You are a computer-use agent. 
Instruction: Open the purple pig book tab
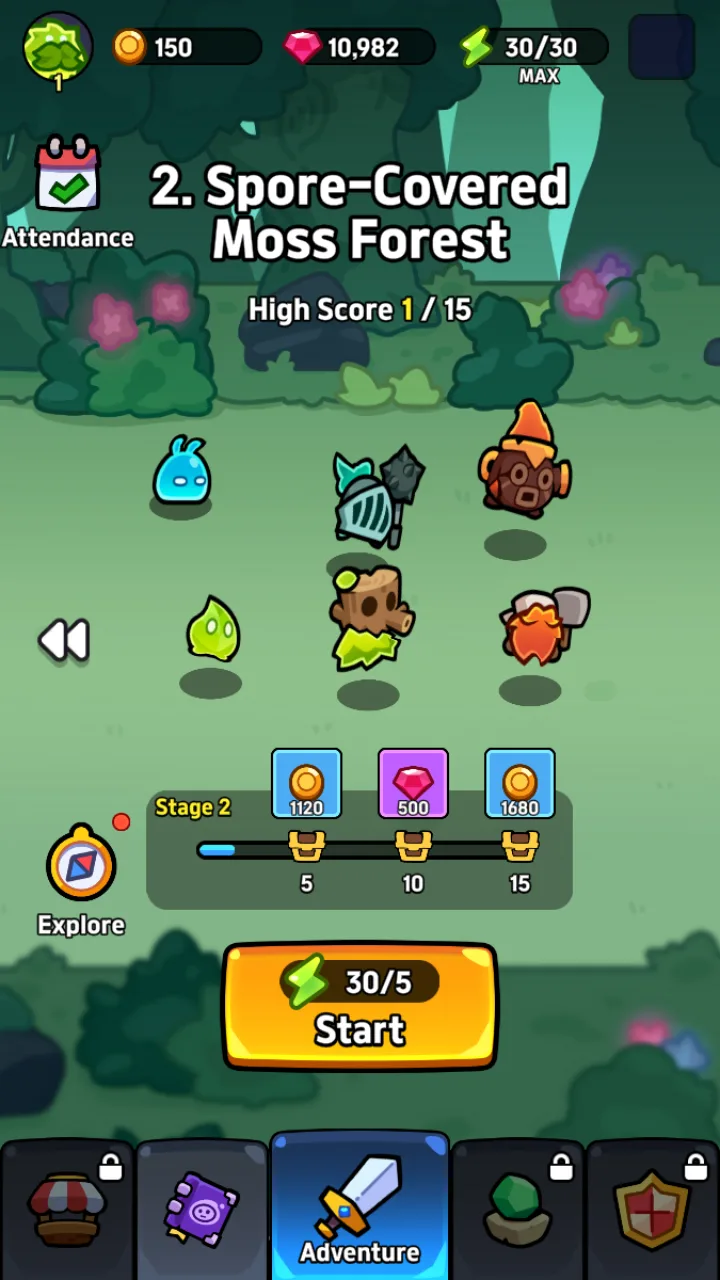coord(202,1212)
